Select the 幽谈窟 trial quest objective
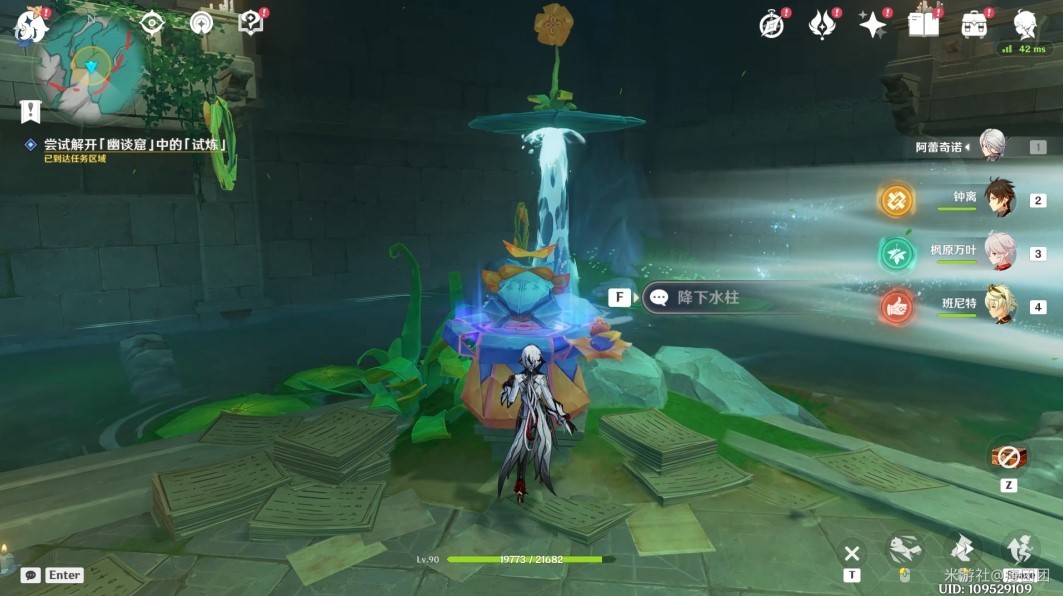Screen dimensions: 1063x596 pos(135,145)
